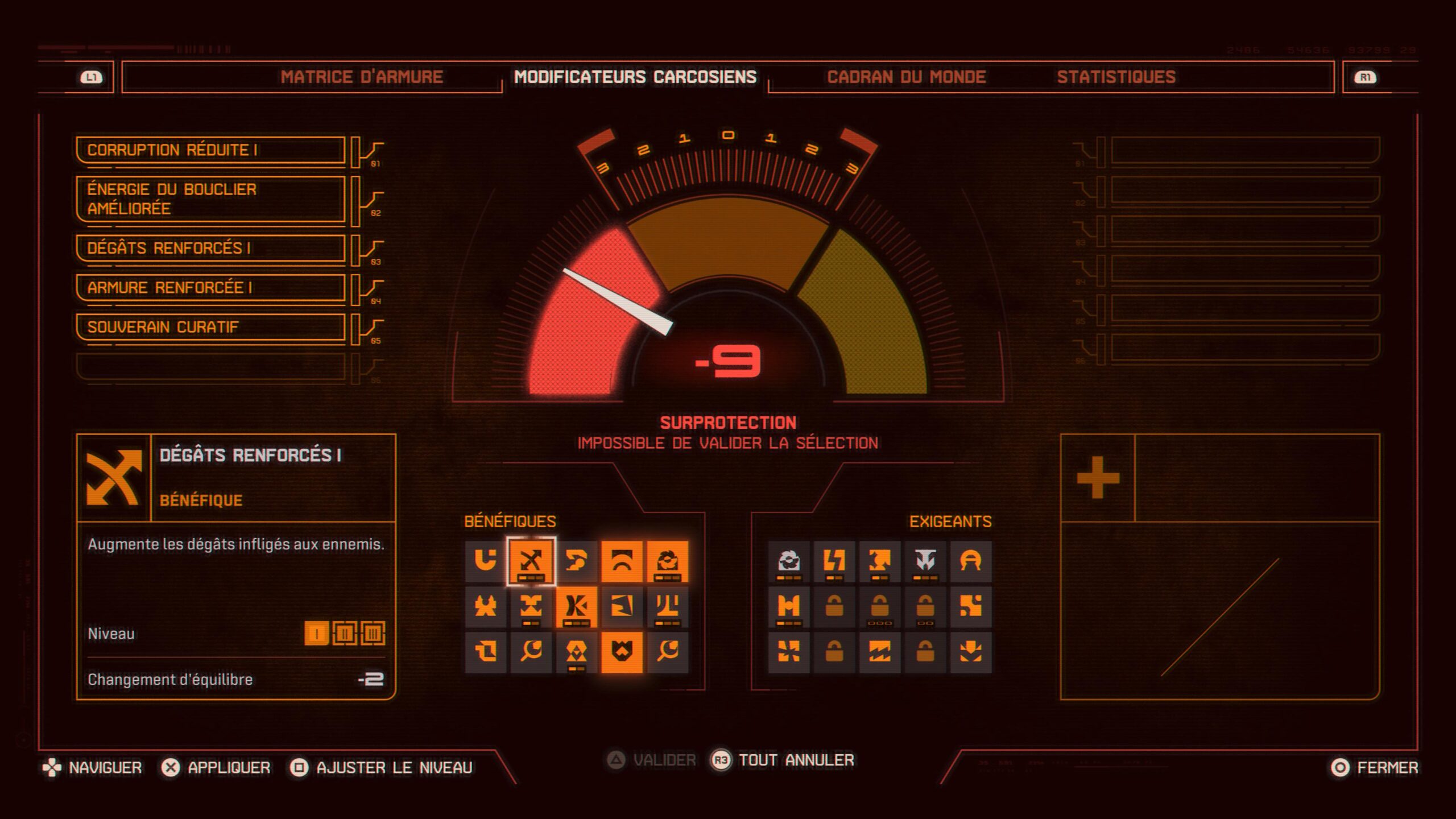Select the Corruption réduite I modifier entry

210,150
